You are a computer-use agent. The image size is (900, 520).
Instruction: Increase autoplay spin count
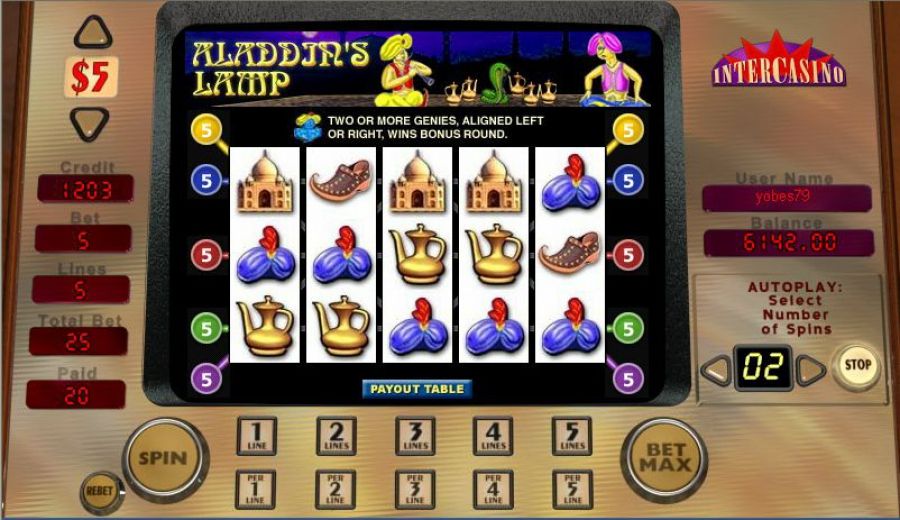click(811, 370)
